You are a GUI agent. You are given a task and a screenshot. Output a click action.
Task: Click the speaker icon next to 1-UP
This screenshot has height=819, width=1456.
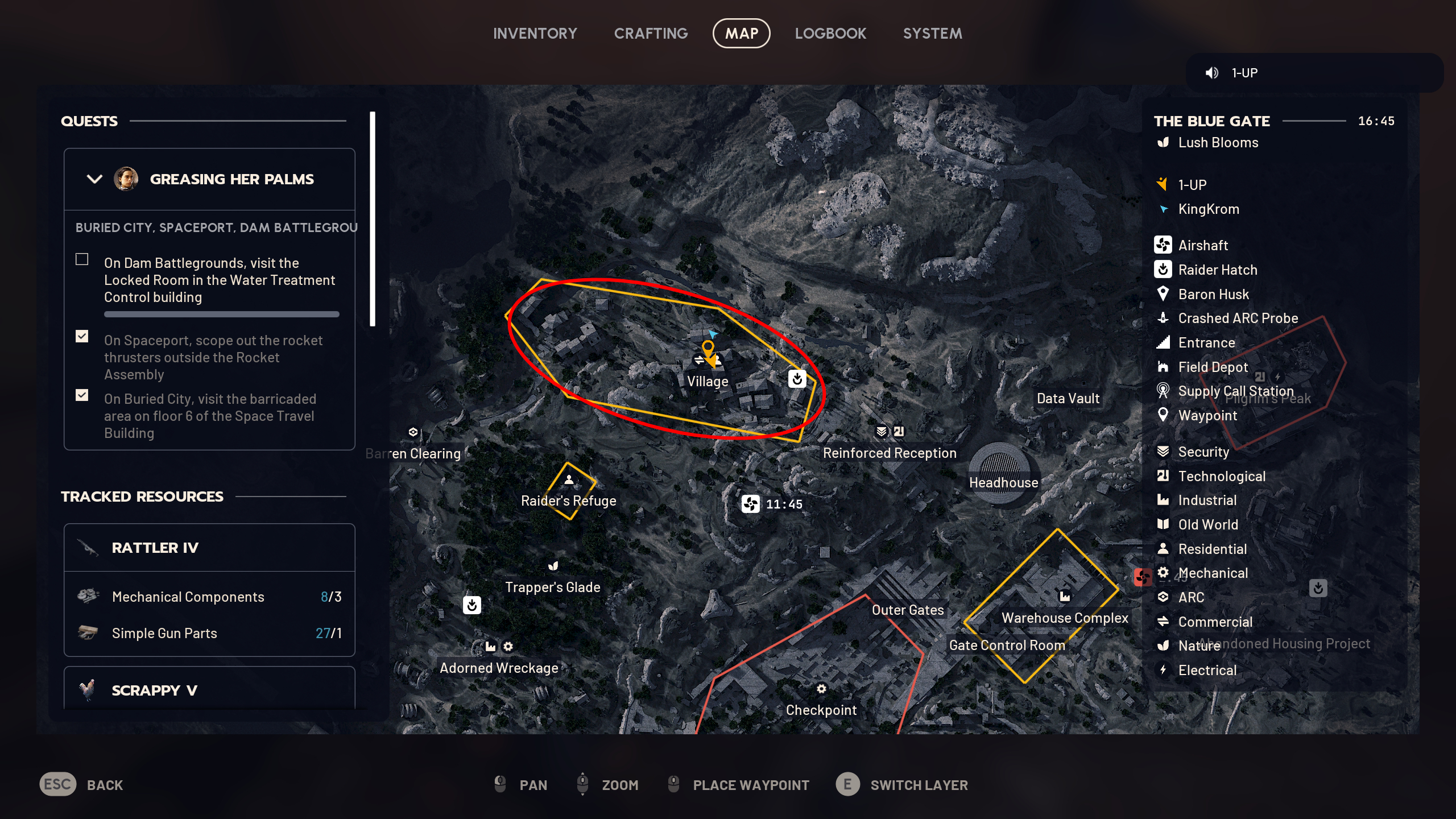[x=1213, y=72]
